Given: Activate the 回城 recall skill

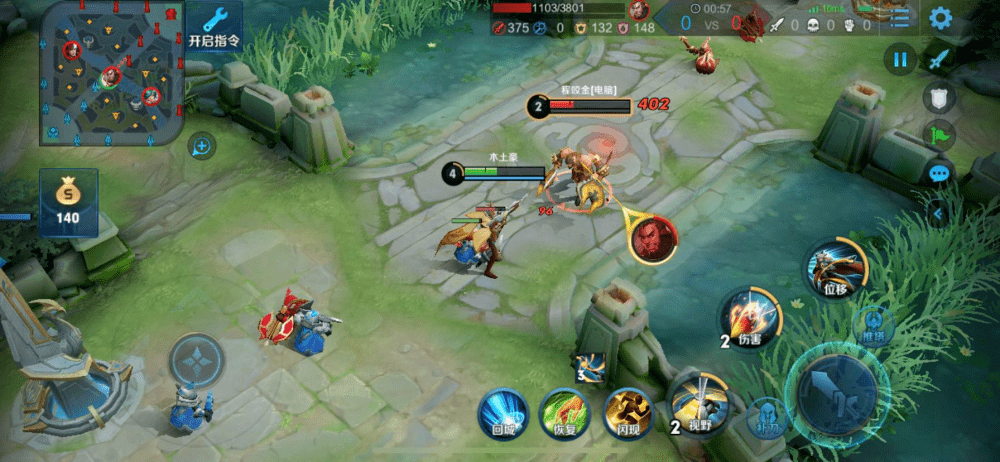Looking at the screenshot, I should point(502,412).
